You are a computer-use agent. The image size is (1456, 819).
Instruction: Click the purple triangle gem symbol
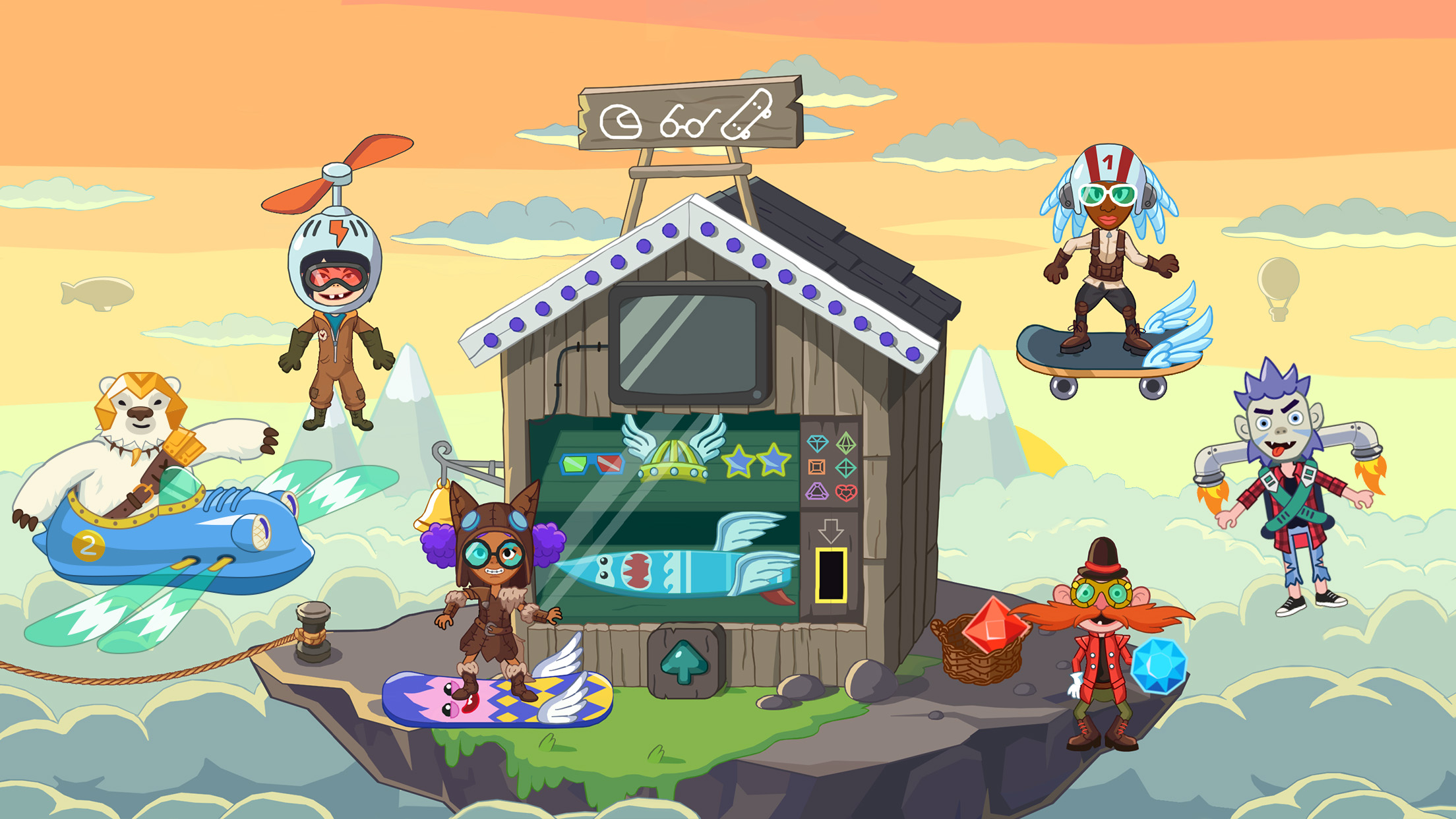point(816,492)
